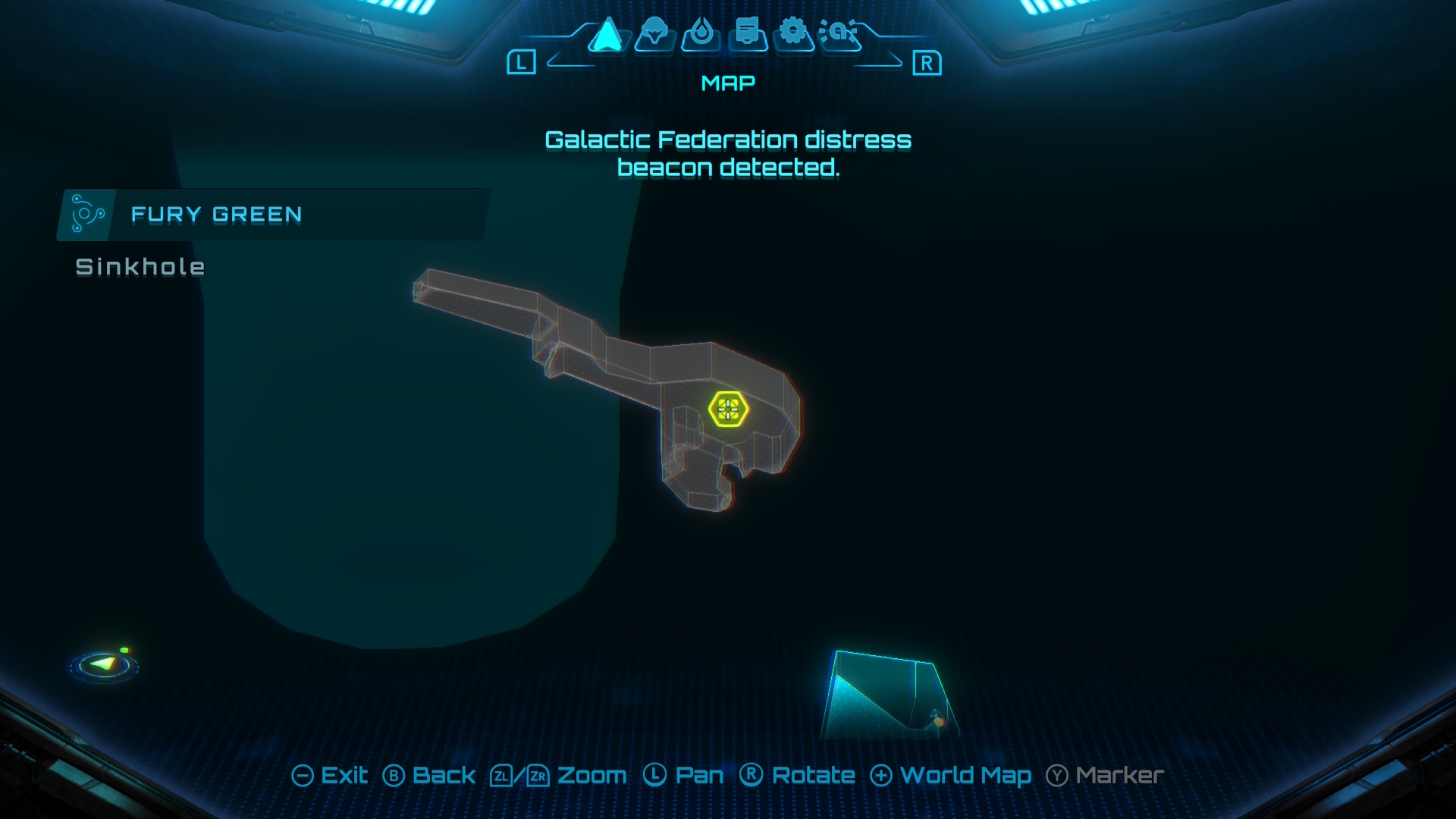This screenshot has height=819, width=1456.
Task: Select the Map tab arrow icon
Action: [x=607, y=35]
